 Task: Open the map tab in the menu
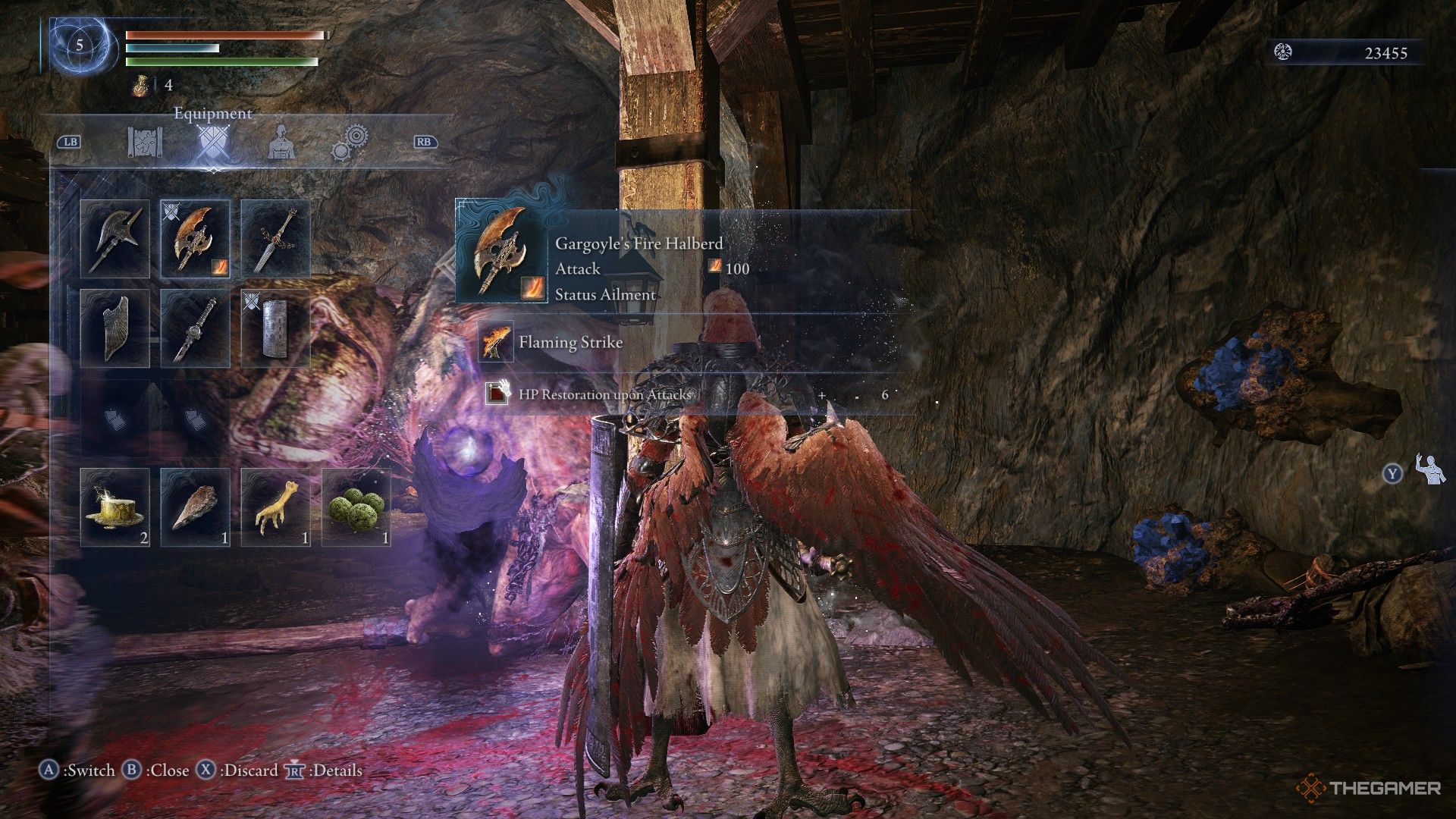[x=145, y=142]
